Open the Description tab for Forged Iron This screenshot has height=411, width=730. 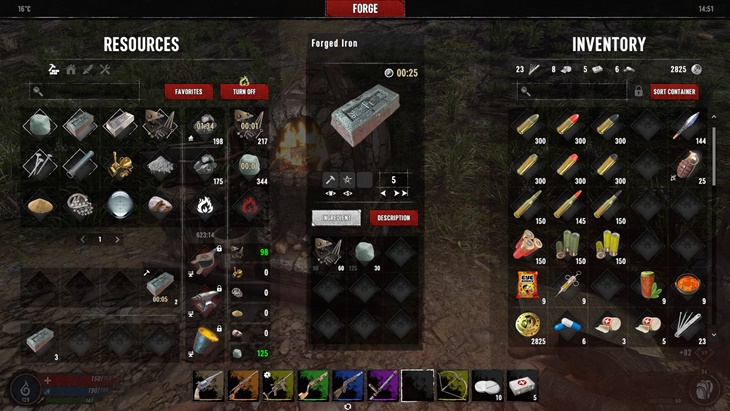(393, 217)
